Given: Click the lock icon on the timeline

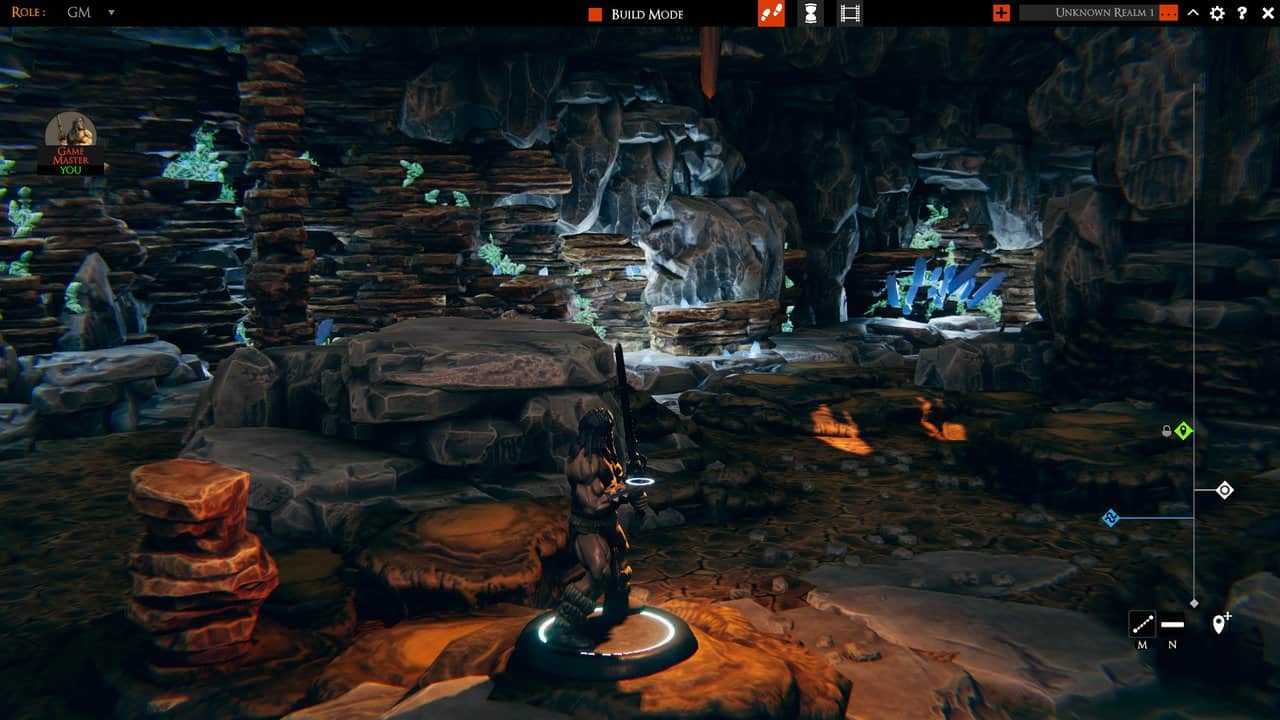Looking at the screenshot, I should (1165, 431).
